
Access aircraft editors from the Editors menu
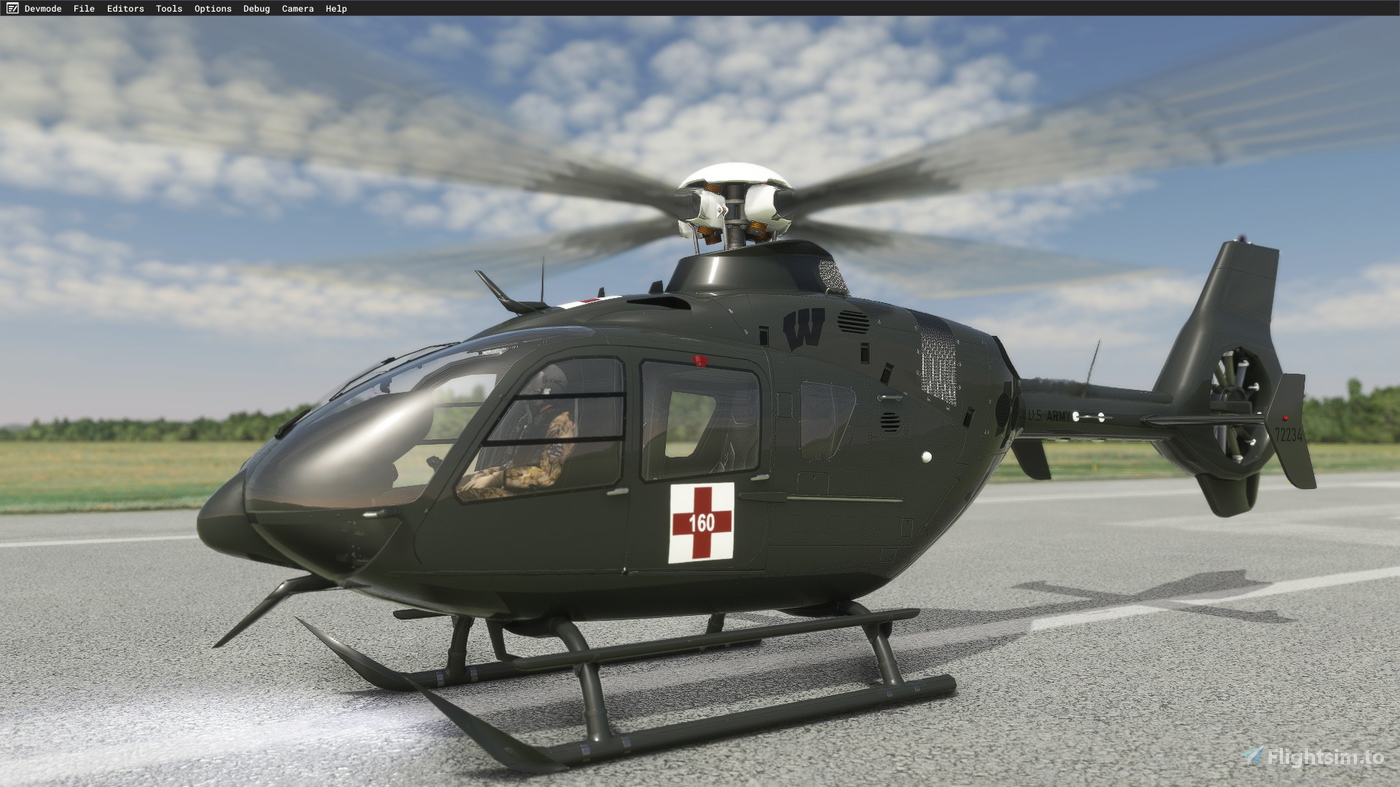coord(124,8)
